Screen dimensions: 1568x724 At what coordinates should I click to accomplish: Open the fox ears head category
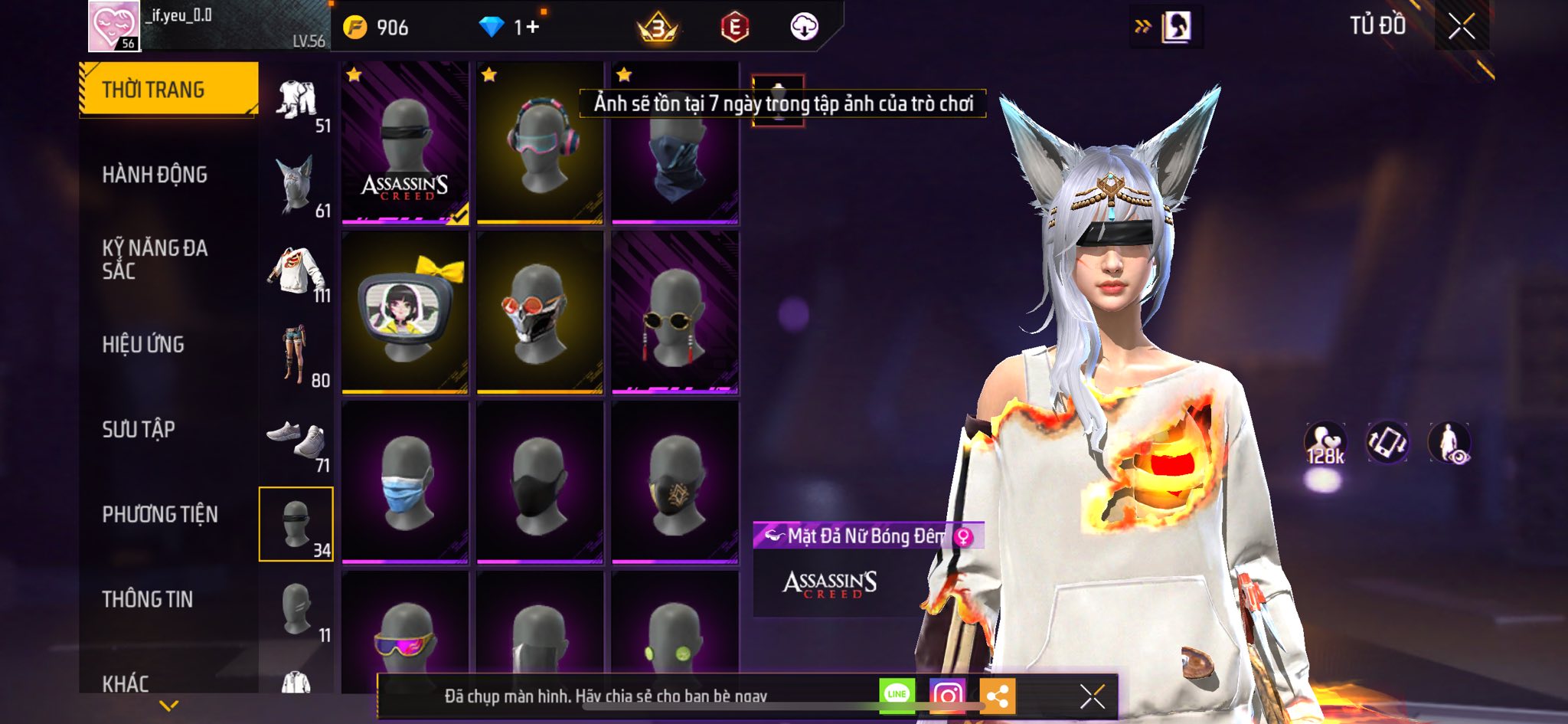pos(297,185)
